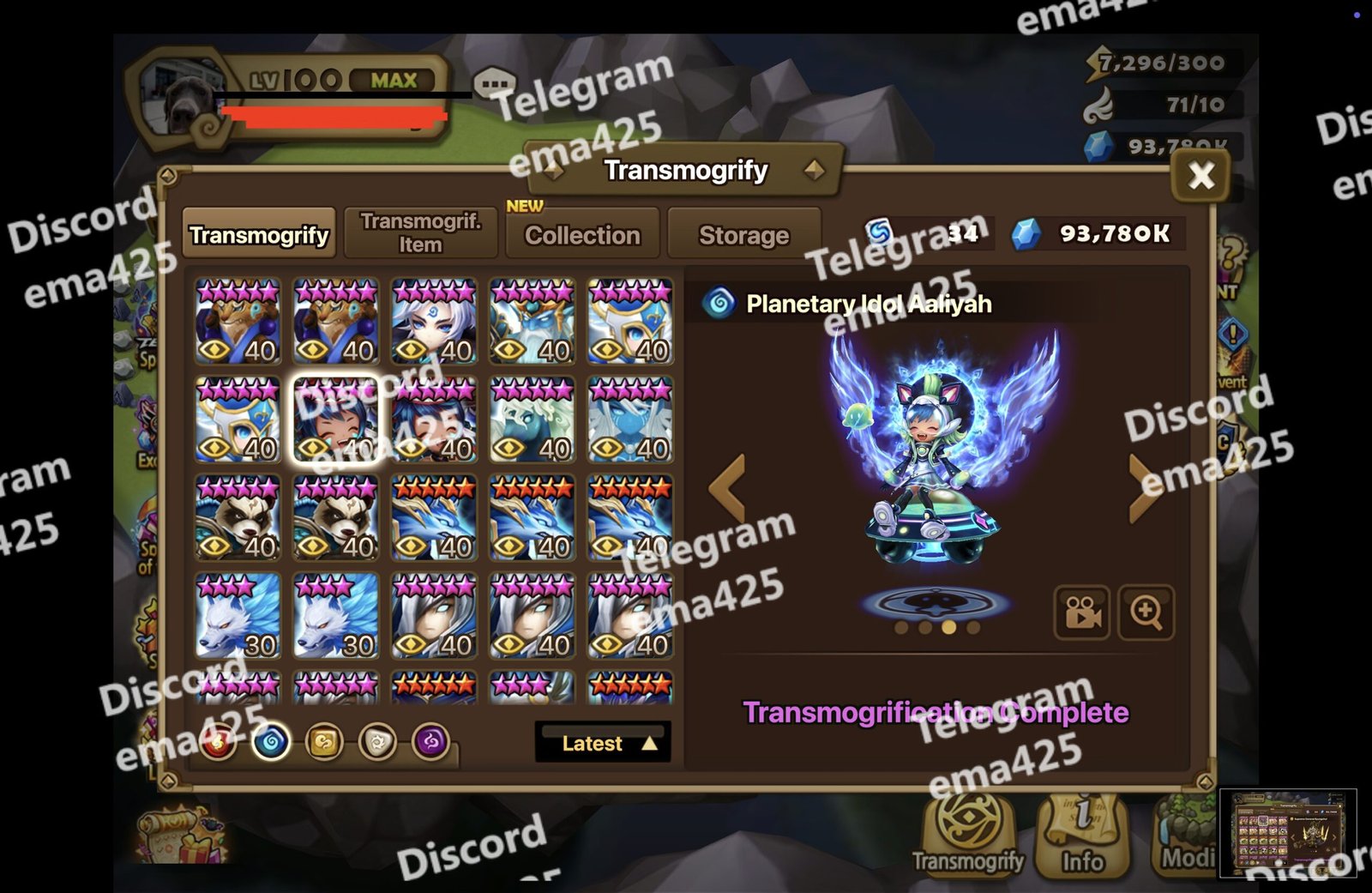This screenshot has width=1372, height=893.
Task: Open the video thumbnail preview in corner
Action: [x=1287, y=833]
